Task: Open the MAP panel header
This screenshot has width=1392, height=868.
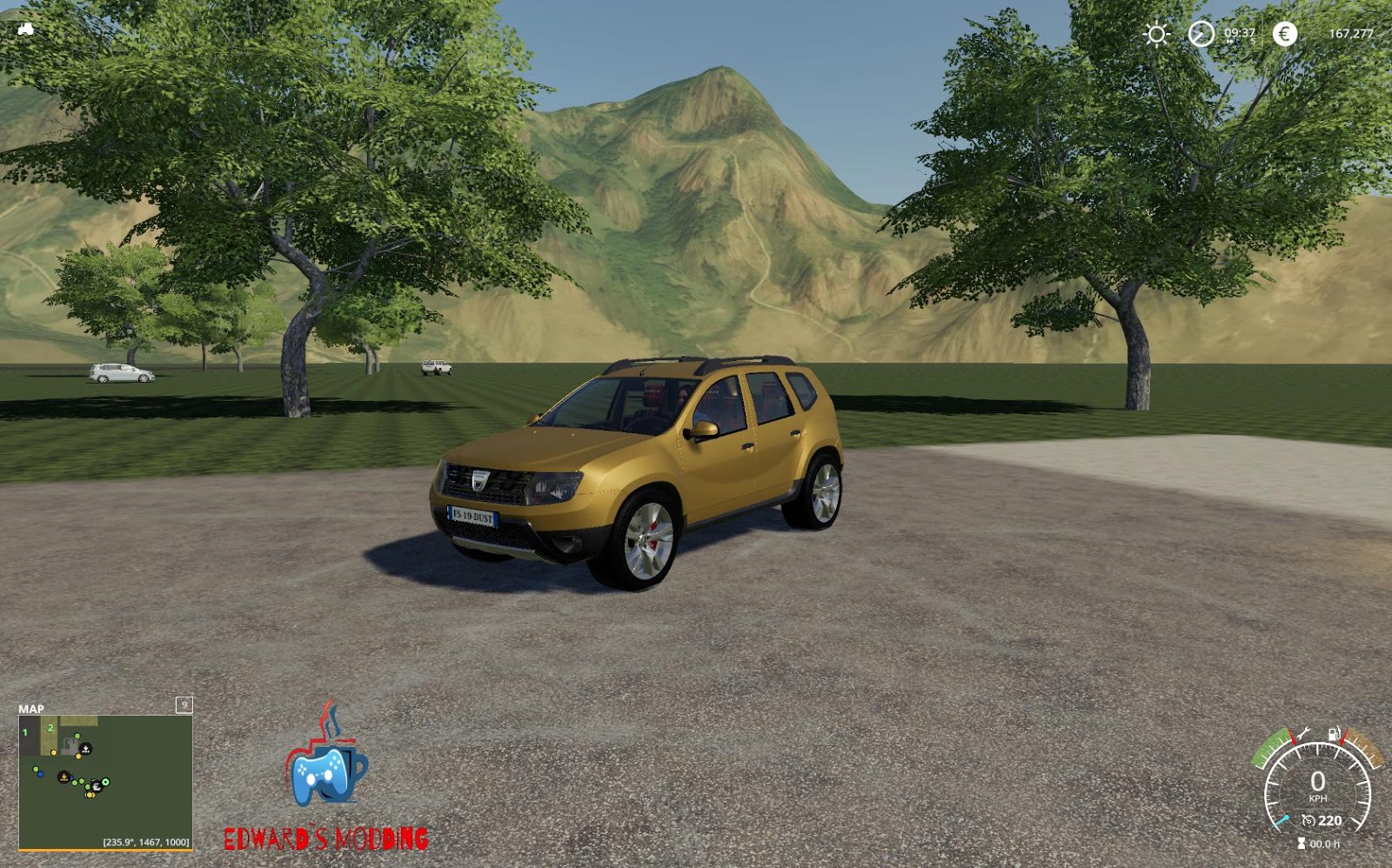Action: pyautogui.click(x=32, y=708)
